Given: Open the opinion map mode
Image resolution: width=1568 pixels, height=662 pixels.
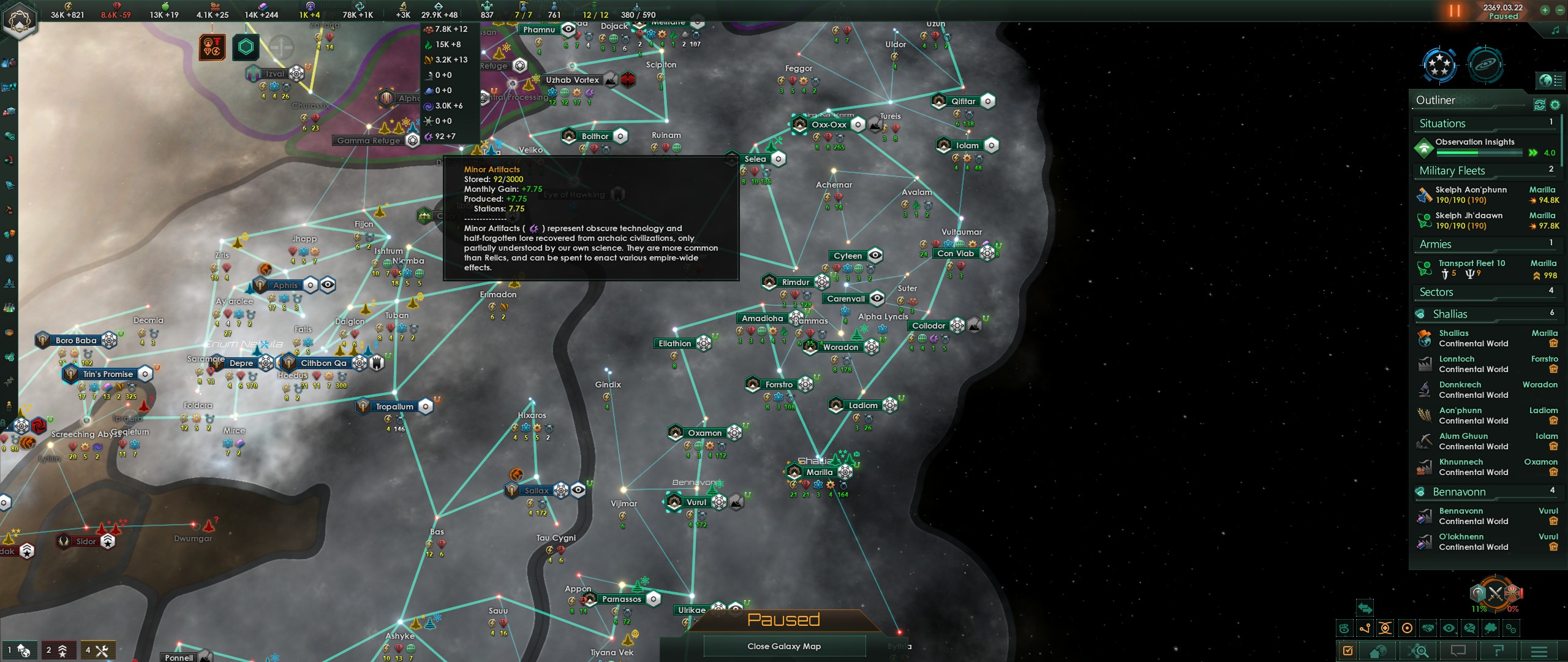Looking at the screenshot, I should tap(1469, 630).
